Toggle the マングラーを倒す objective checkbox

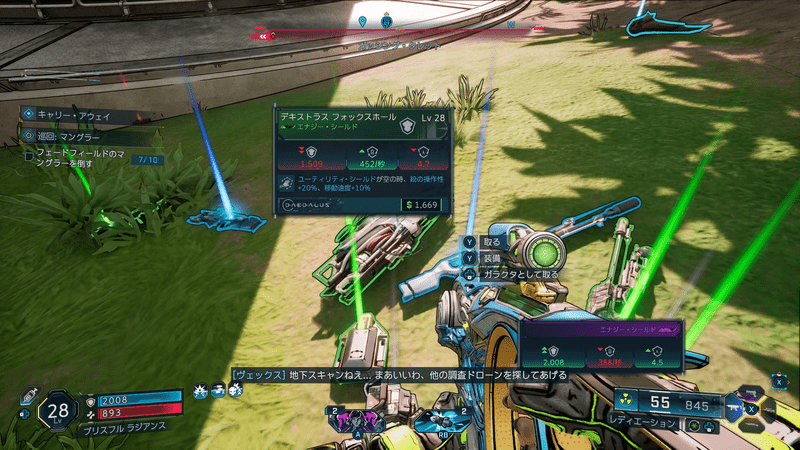click(29, 155)
